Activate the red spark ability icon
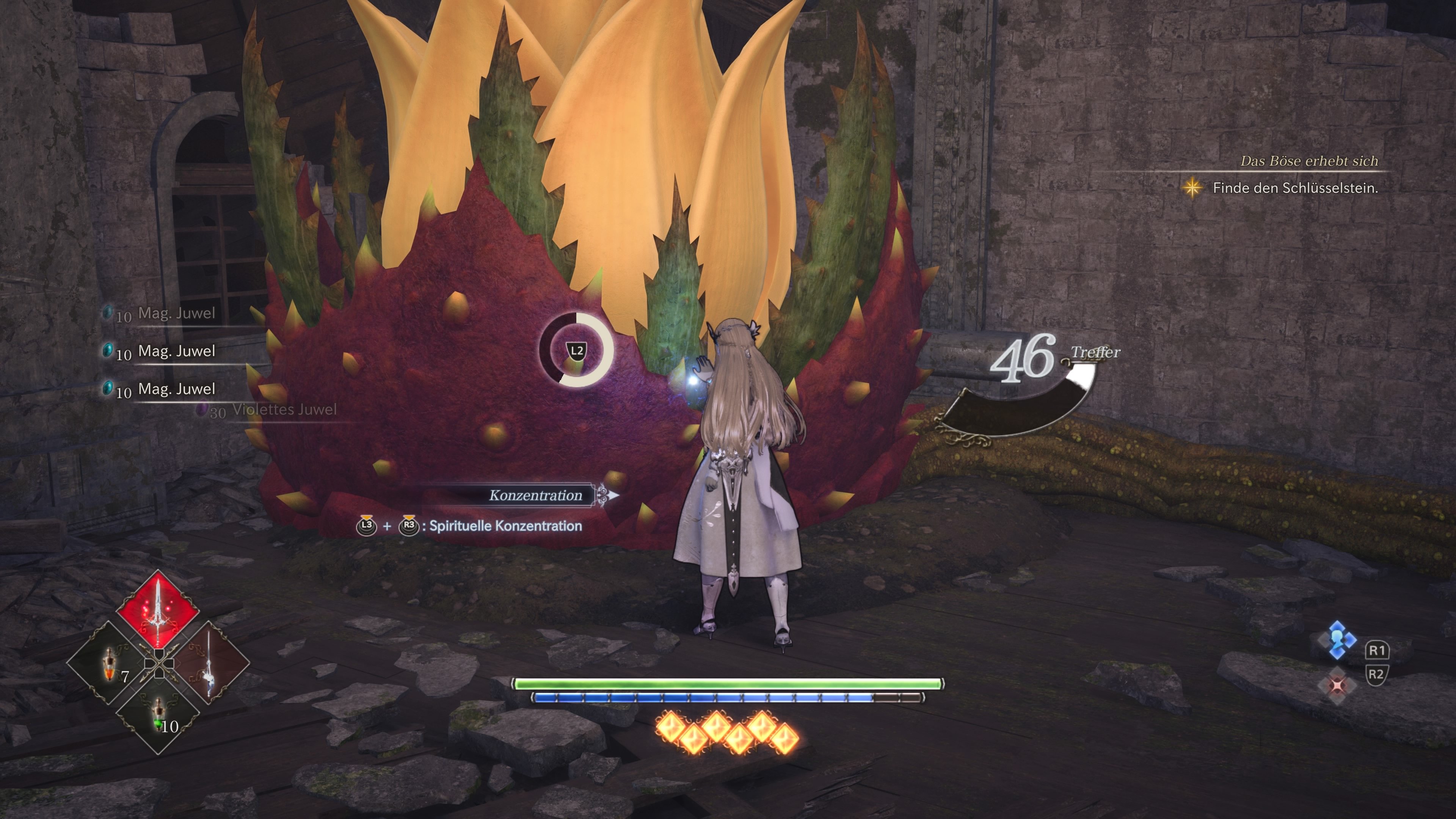Screen dimensions: 1456x819 click(x=1337, y=685)
